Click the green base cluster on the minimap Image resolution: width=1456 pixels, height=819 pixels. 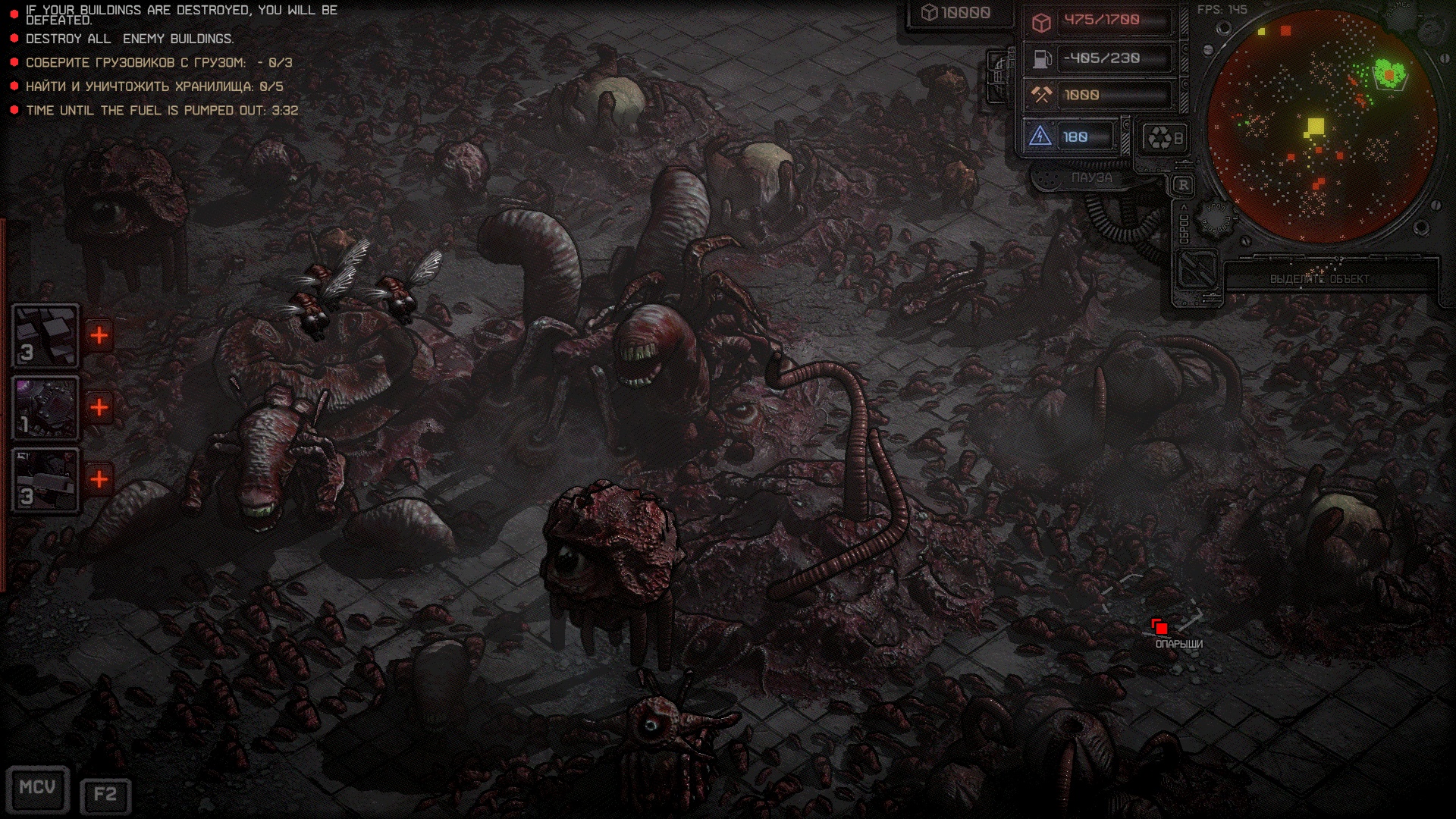[1389, 74]
